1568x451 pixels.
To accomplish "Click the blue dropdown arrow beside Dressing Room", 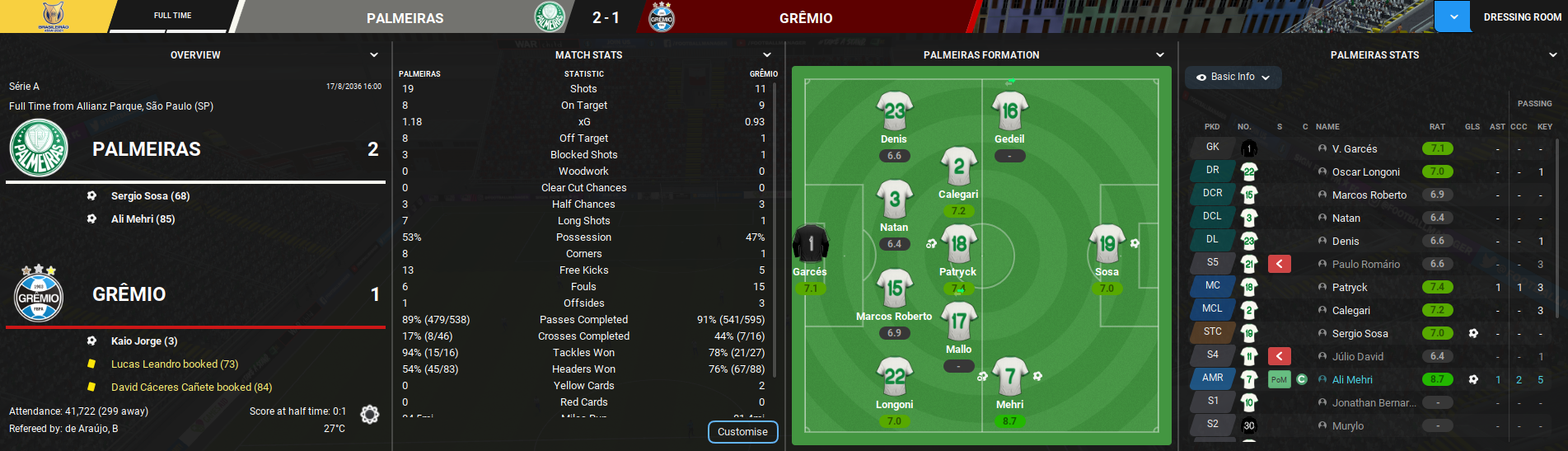I will [1453, 17].
